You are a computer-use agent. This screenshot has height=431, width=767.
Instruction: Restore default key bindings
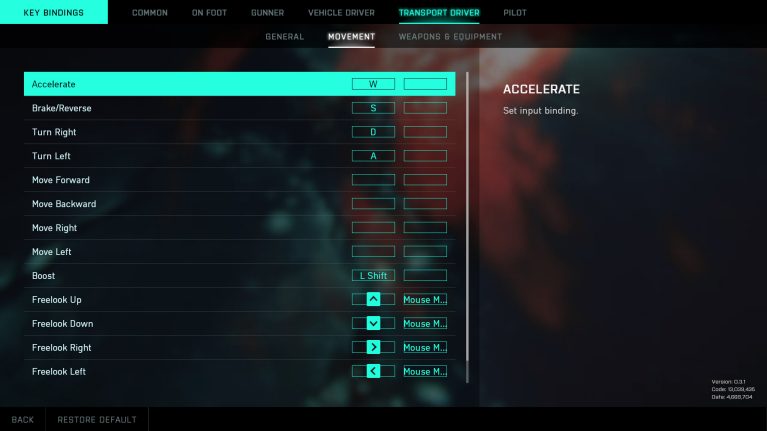[97, 420]
